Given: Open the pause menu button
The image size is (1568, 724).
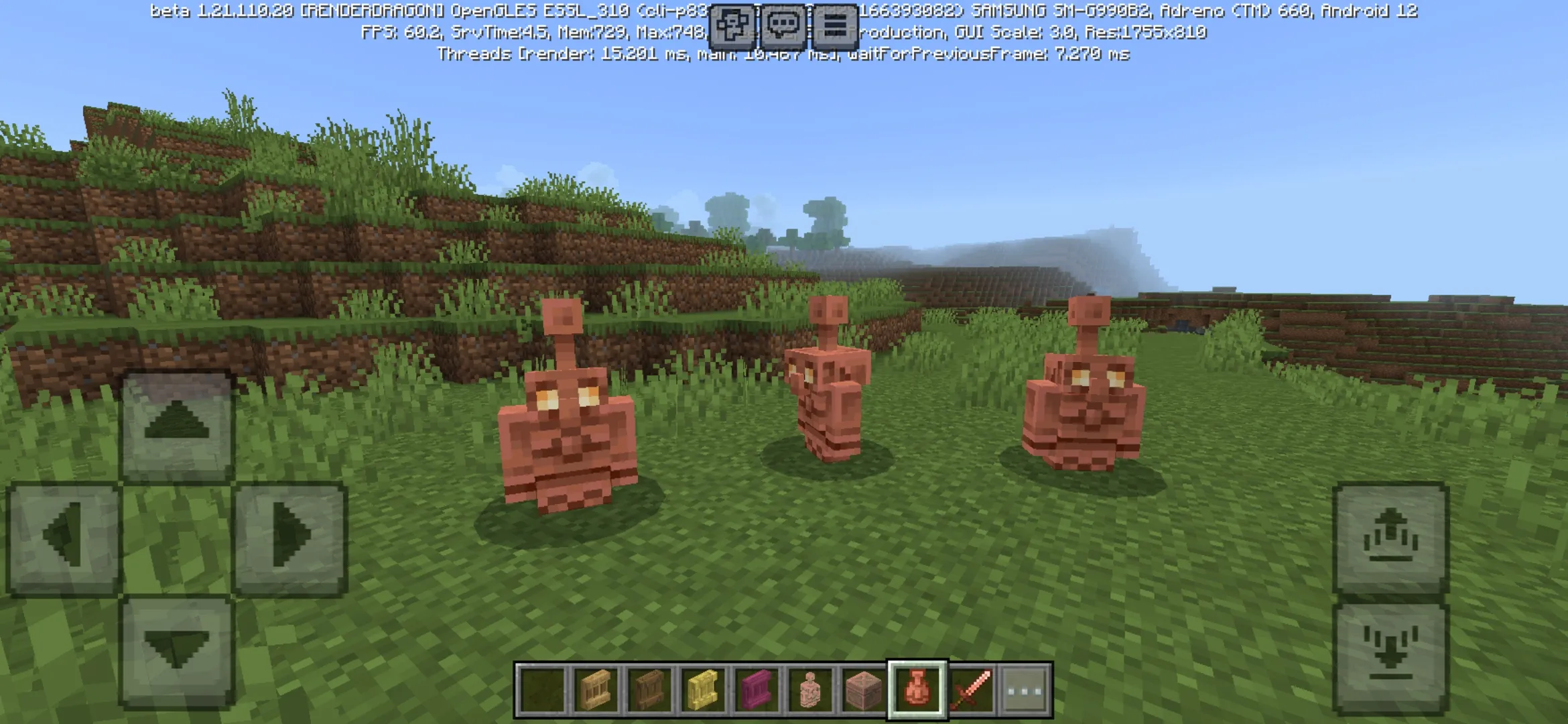Looking at the screenshot, I should [835, 27].
